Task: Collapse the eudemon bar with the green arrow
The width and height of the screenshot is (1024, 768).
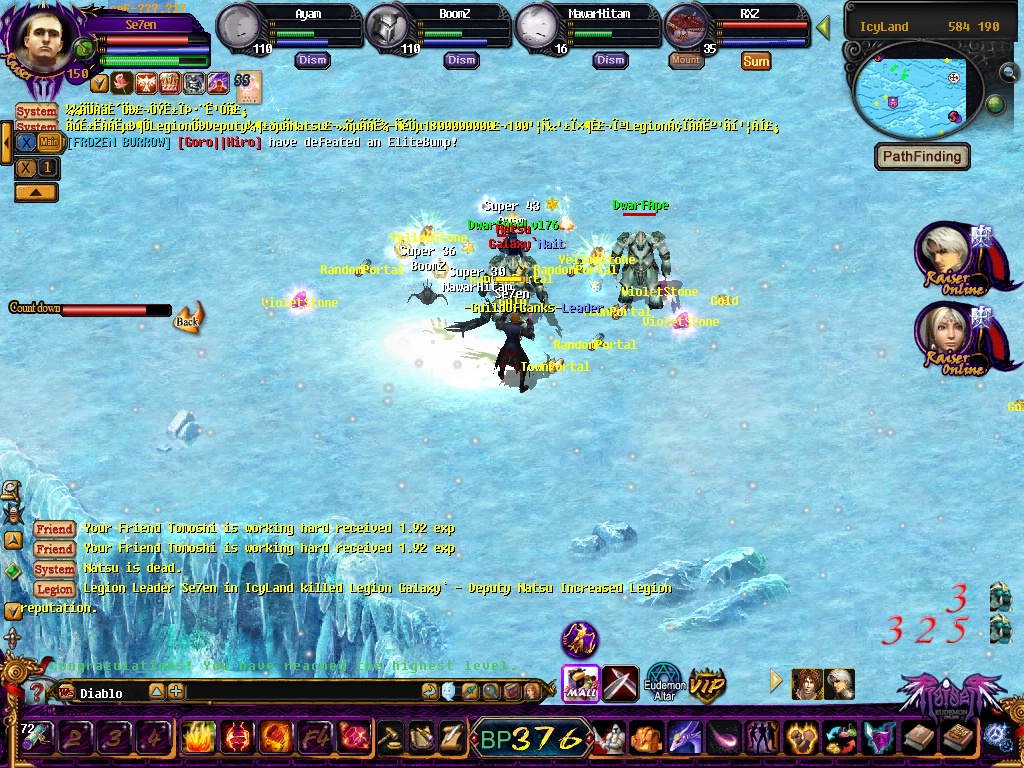Action: coord(823,27)
